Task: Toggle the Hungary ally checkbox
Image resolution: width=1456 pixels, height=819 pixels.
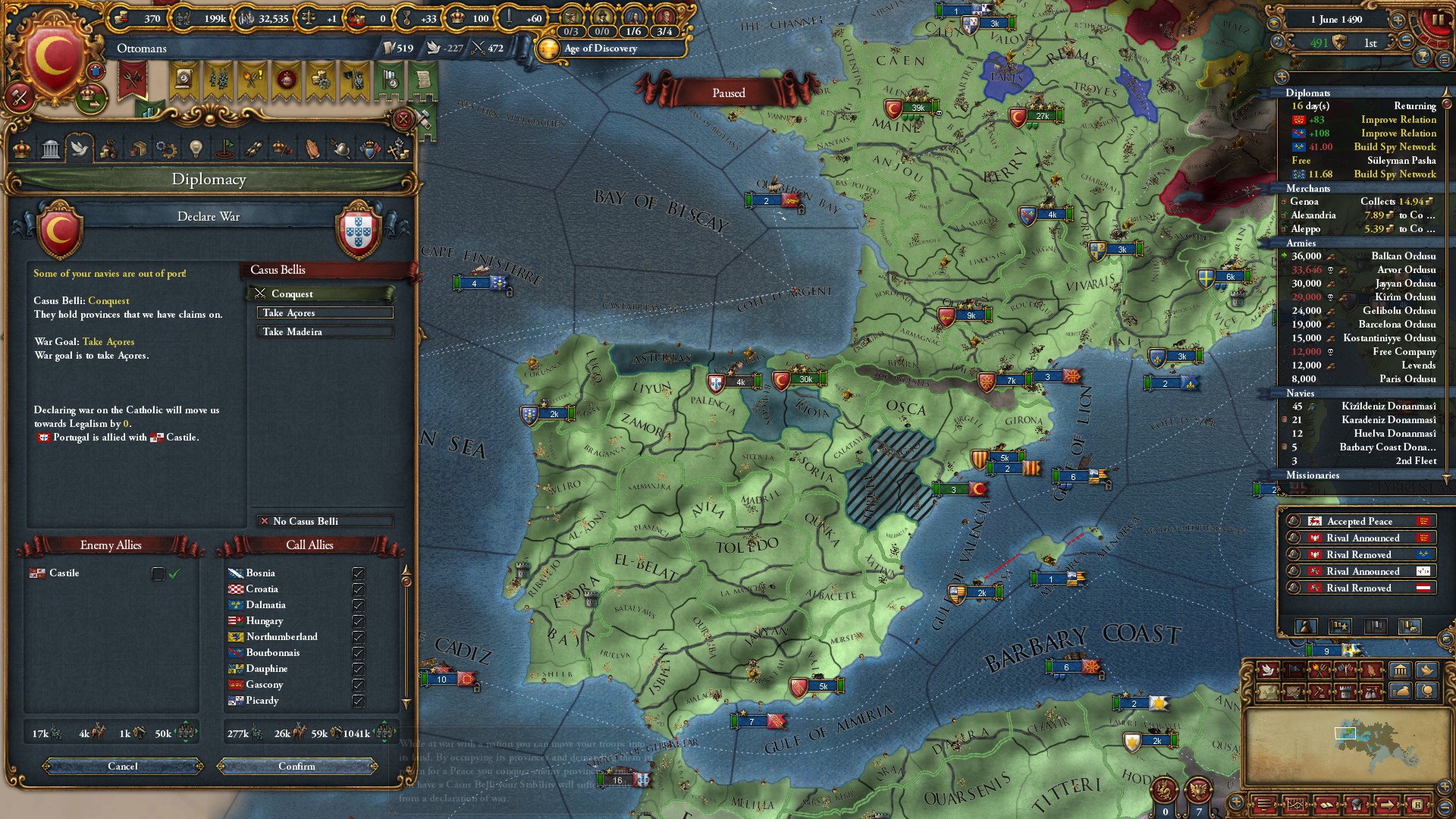Action: [x=358, y=621]
